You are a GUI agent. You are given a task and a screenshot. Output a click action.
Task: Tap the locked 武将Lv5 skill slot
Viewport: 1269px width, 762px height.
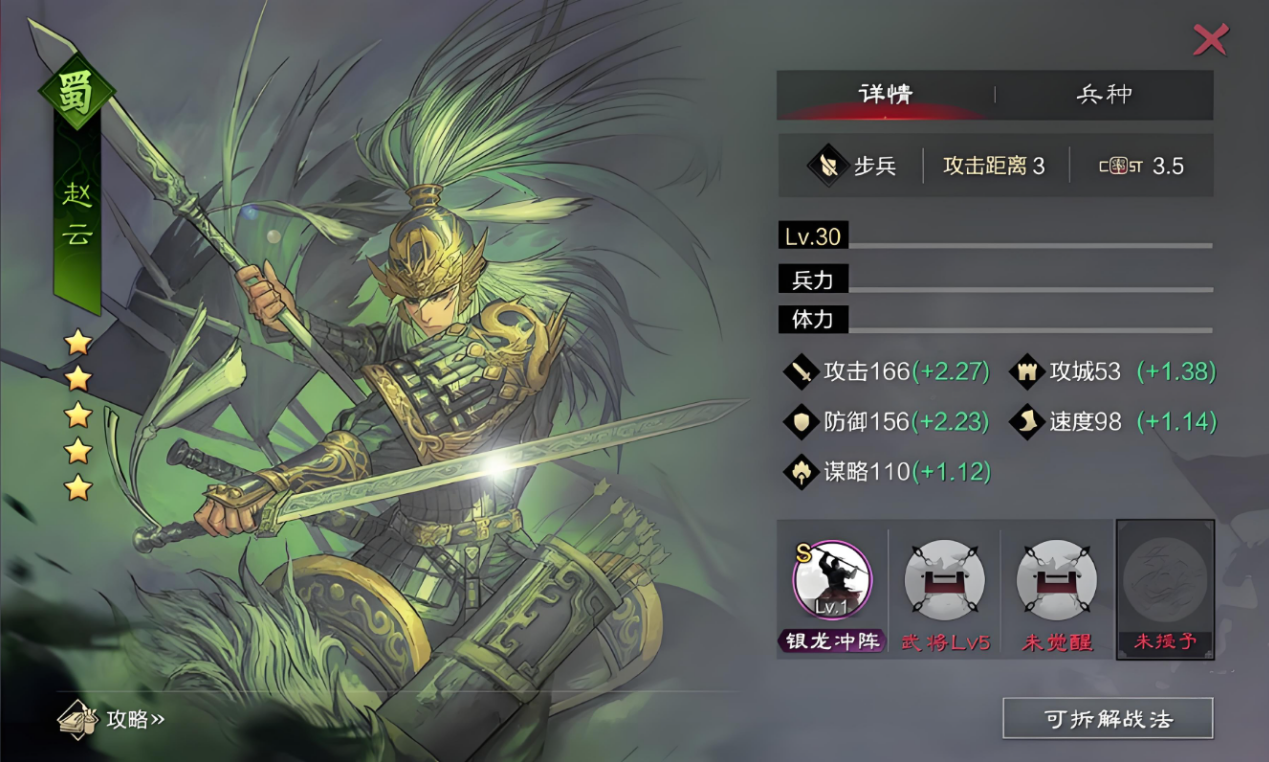coord(945,581)
